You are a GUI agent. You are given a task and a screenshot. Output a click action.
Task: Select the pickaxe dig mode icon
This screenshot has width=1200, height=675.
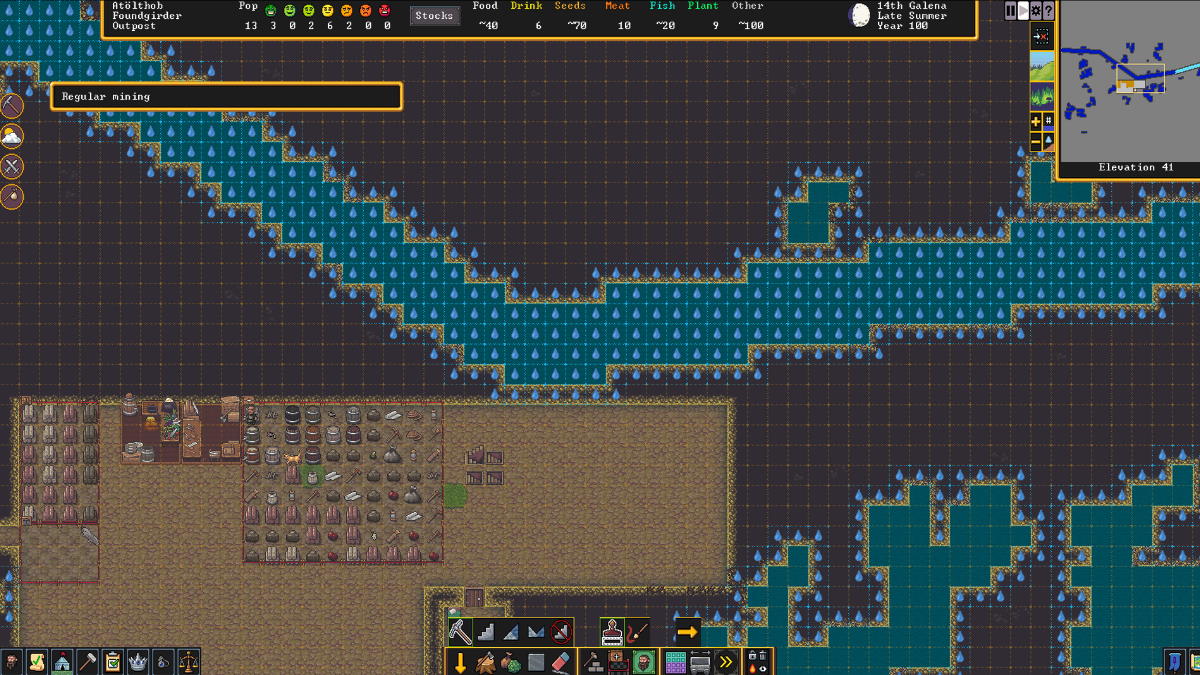point(460,632)
